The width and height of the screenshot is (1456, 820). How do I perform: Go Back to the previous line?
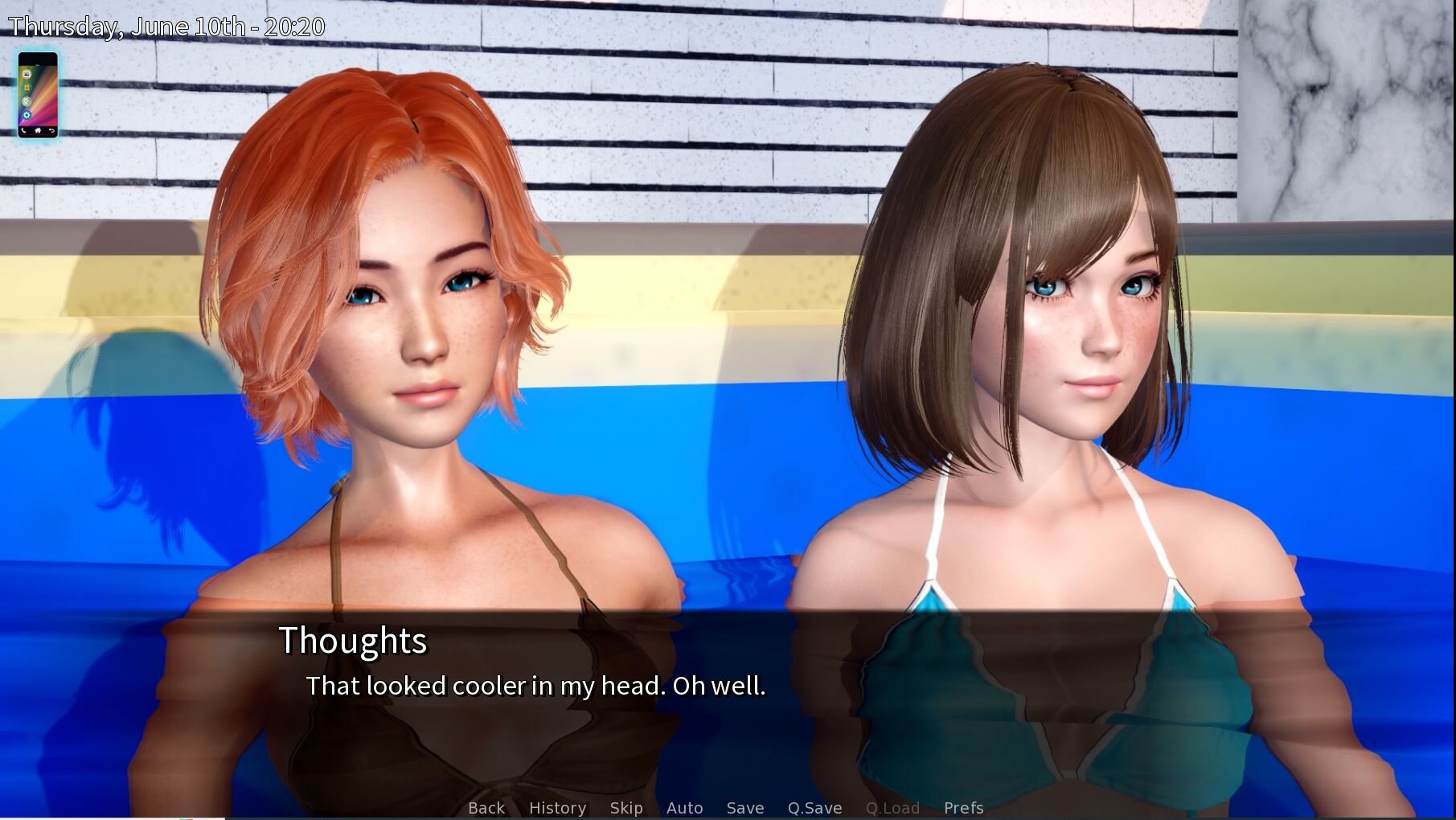coord(486,808)
